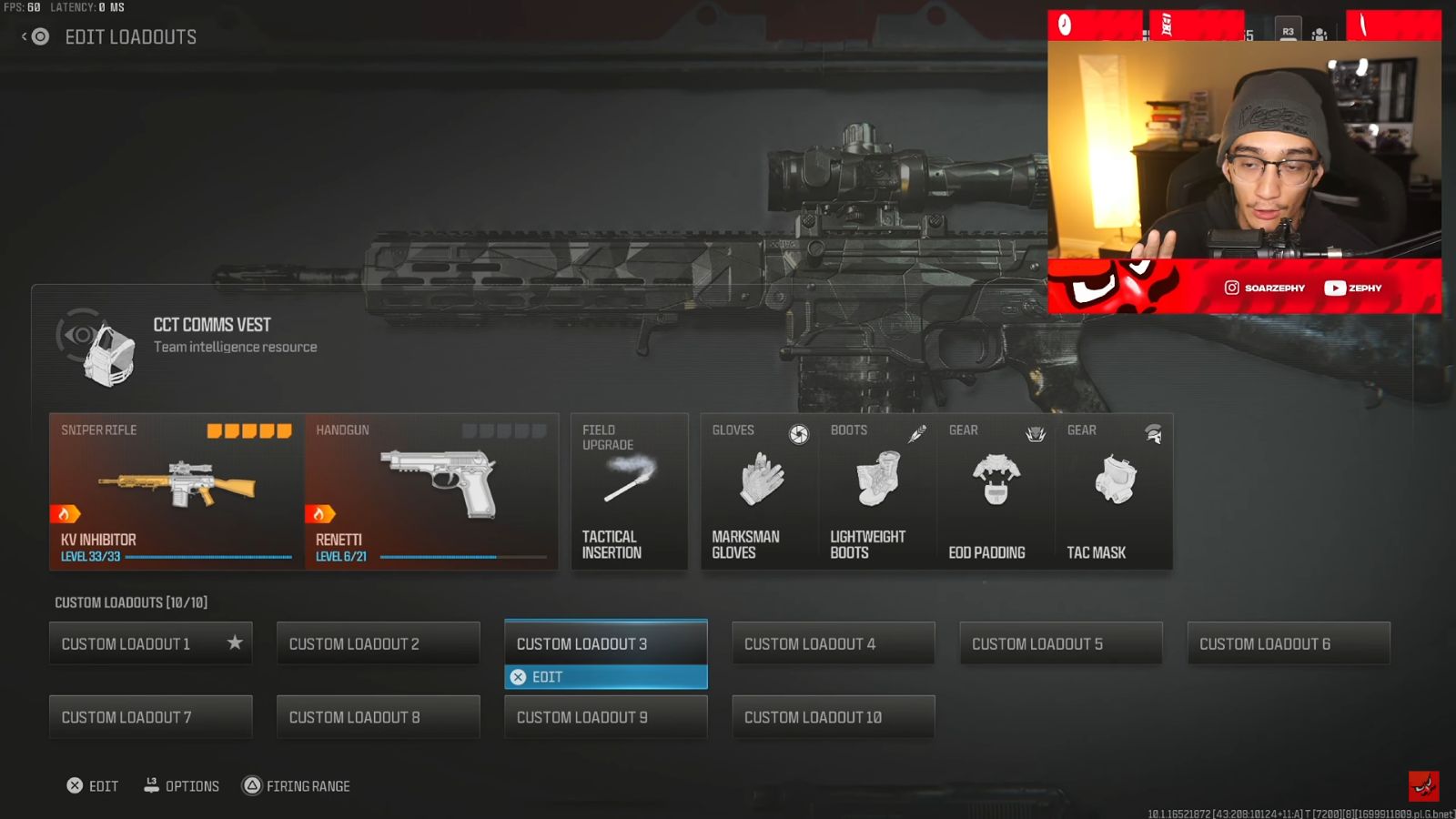Select Custom Loadout 7
This screenshot has width=1456, height=819.
coord(150,717)
